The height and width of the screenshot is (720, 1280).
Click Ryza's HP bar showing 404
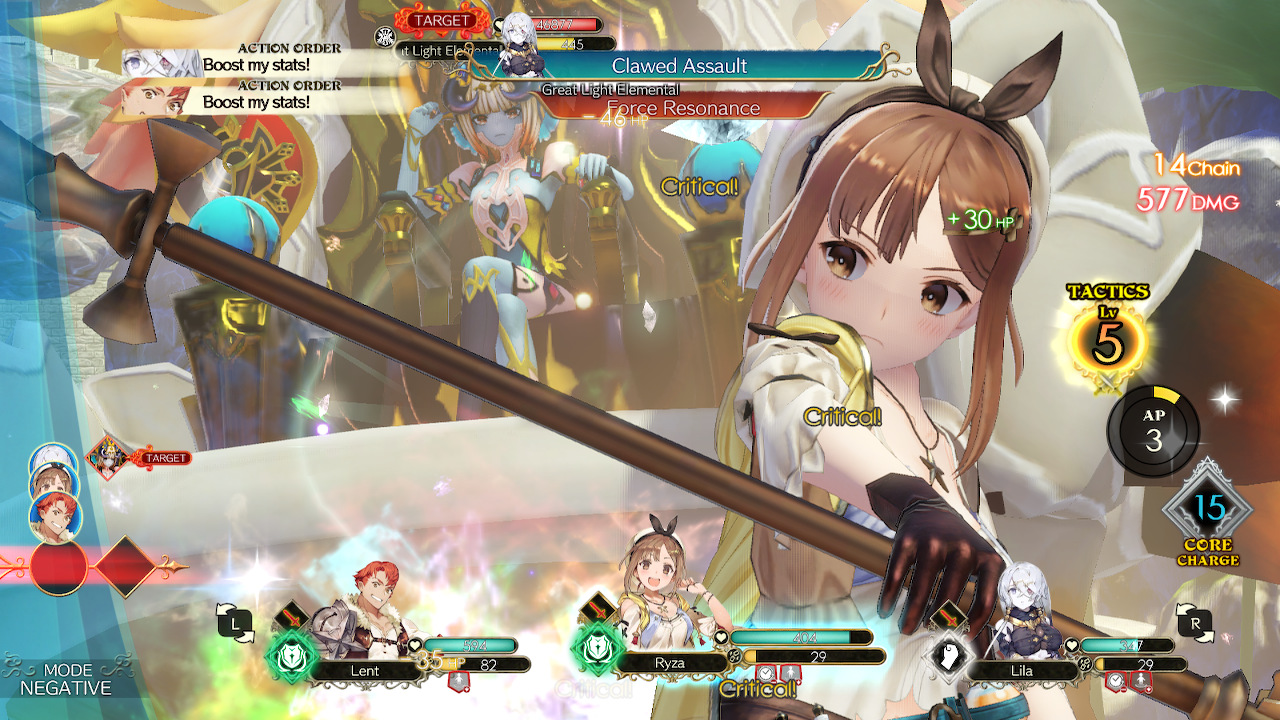click(x=800, y=635)
